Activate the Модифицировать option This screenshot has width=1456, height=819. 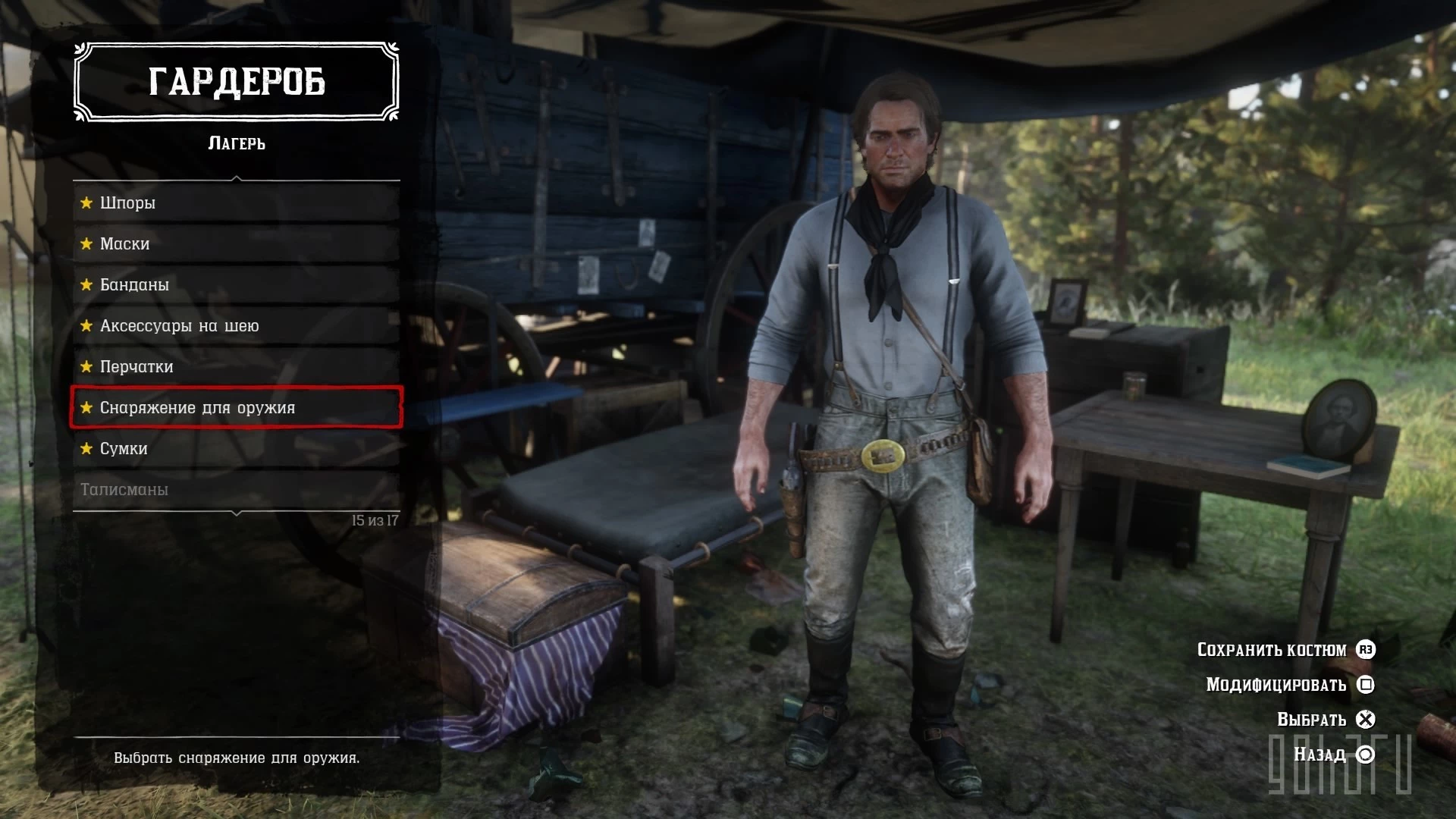pyautogui.click(x=1289, y=685)
